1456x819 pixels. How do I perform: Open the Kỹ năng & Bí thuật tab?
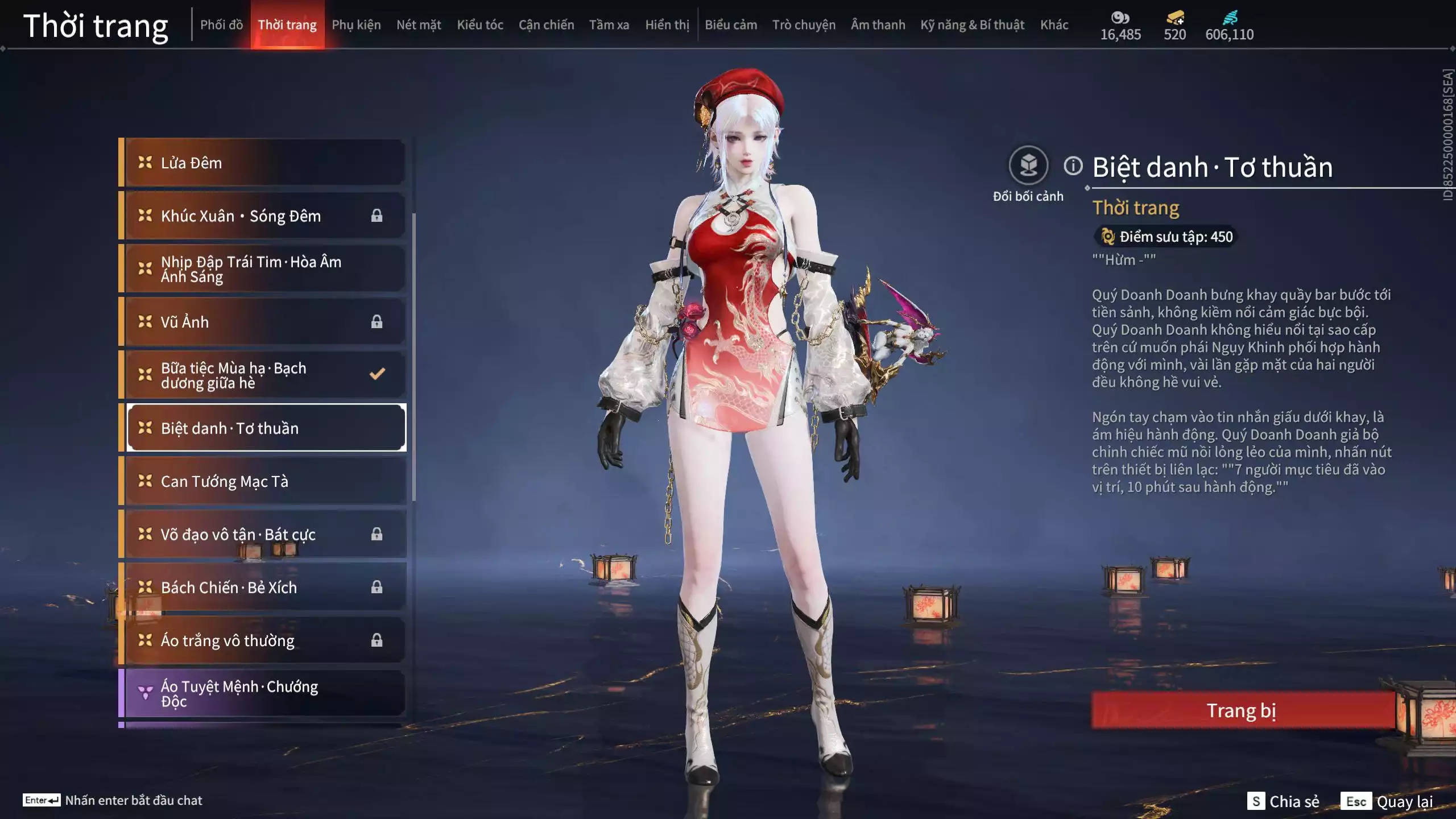point(972,25)
